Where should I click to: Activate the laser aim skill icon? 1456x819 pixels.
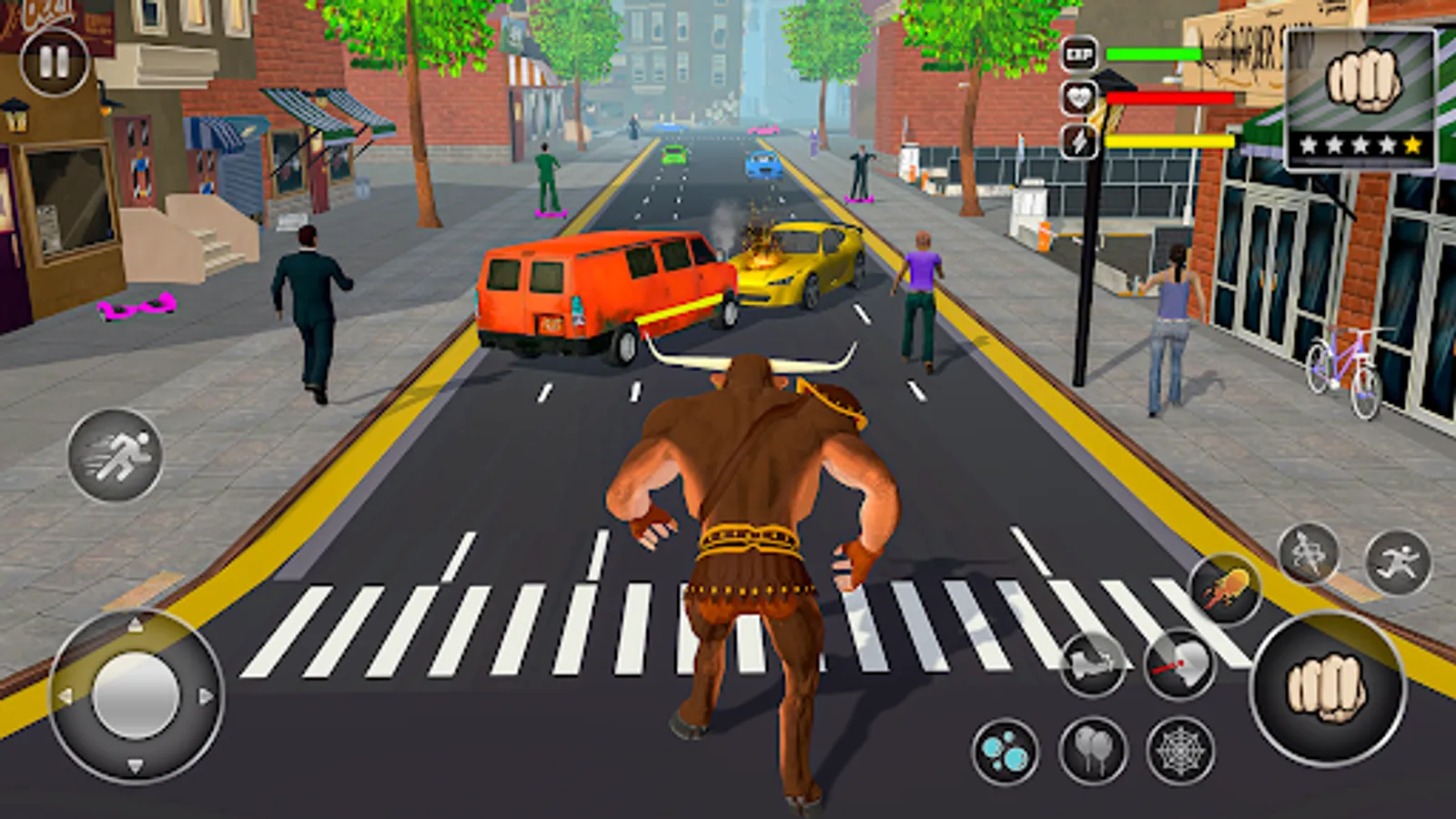[1180, 662]
